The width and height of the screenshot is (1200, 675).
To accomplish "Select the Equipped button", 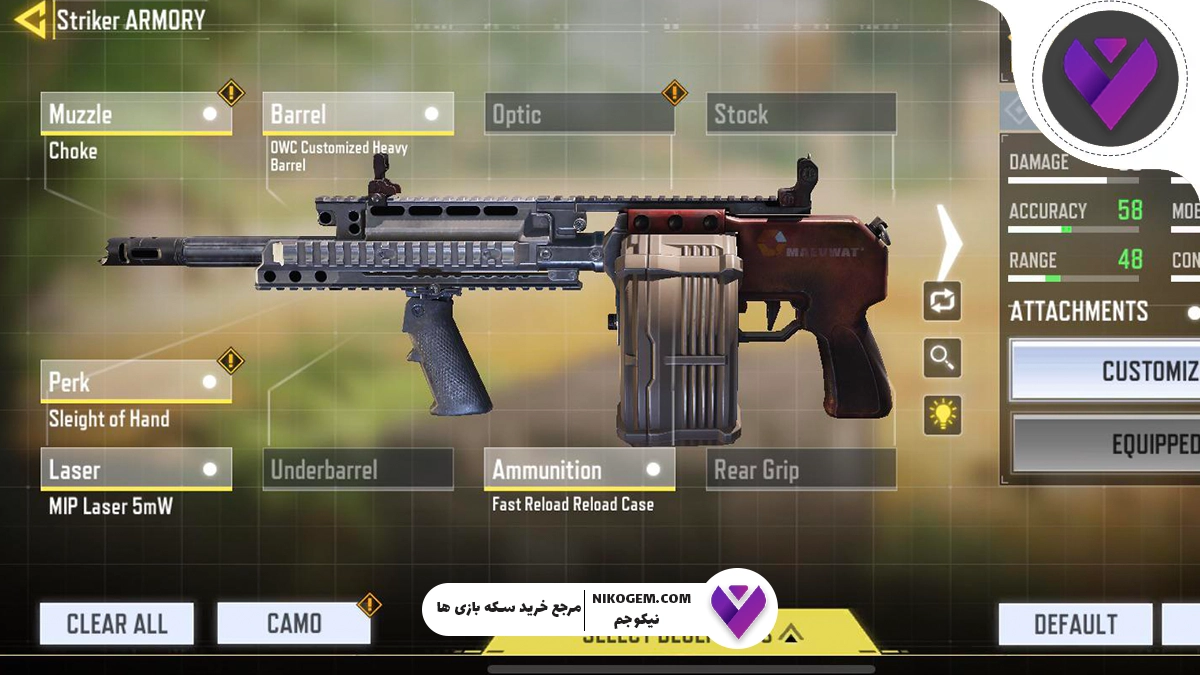I will 1105,443.
